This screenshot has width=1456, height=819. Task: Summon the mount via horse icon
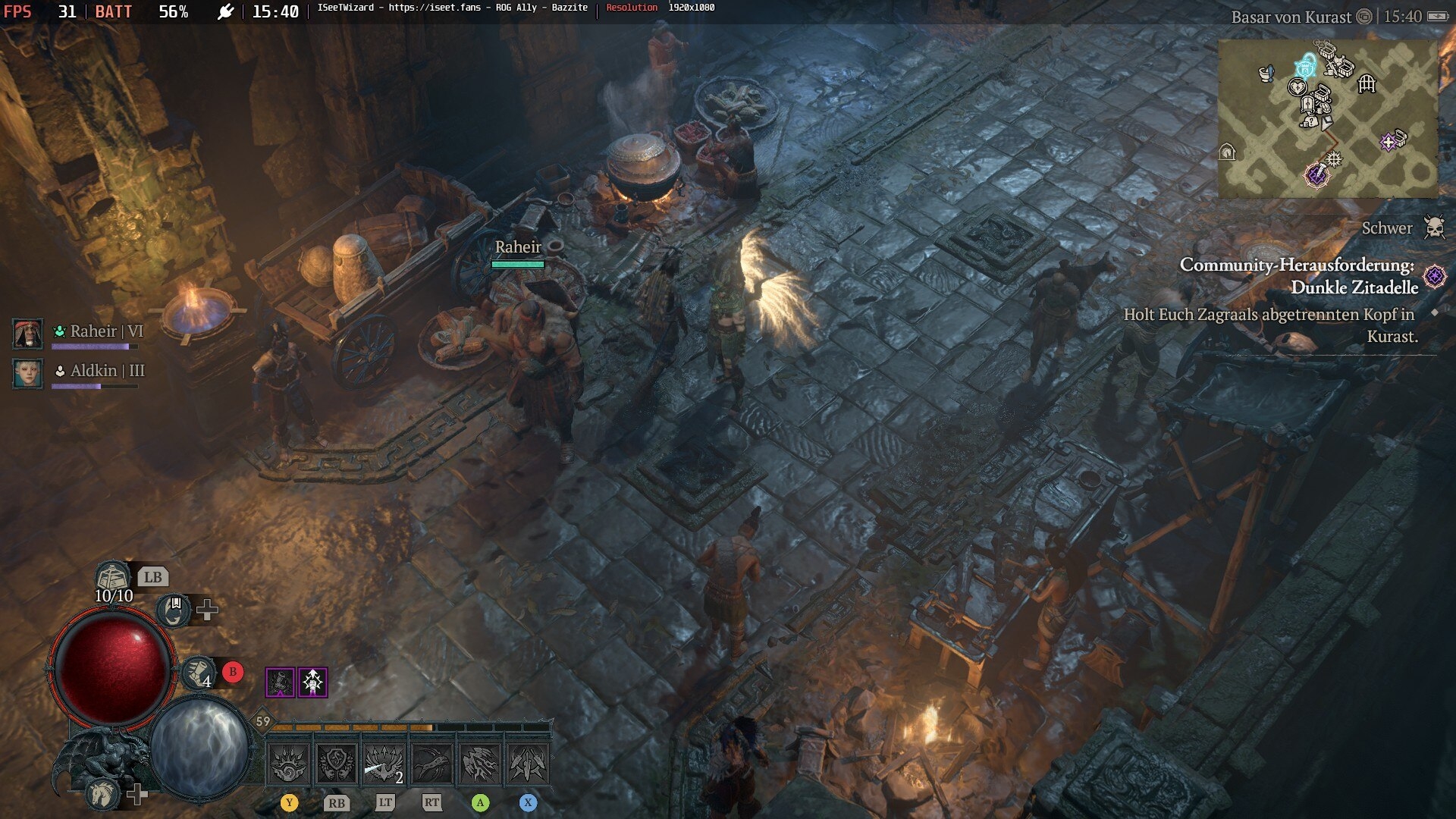click(102, 793)
